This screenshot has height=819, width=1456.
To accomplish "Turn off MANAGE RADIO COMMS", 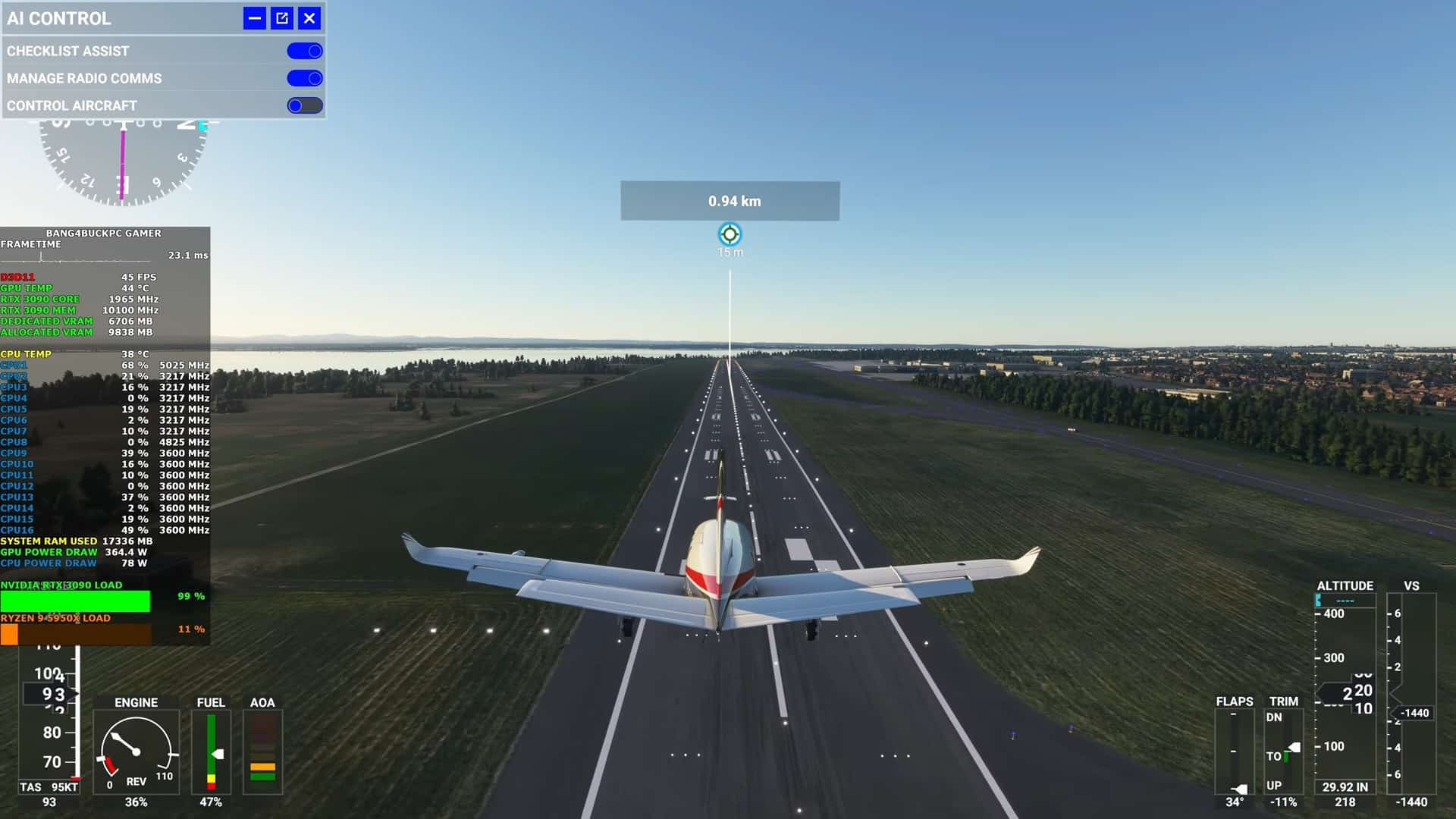I will point(304,77).
